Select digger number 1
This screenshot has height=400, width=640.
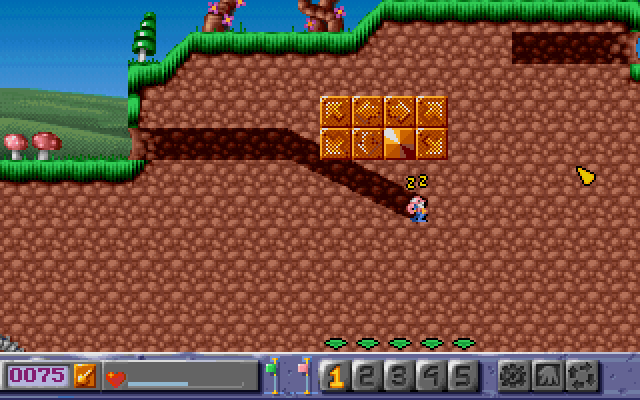(336, 376)
